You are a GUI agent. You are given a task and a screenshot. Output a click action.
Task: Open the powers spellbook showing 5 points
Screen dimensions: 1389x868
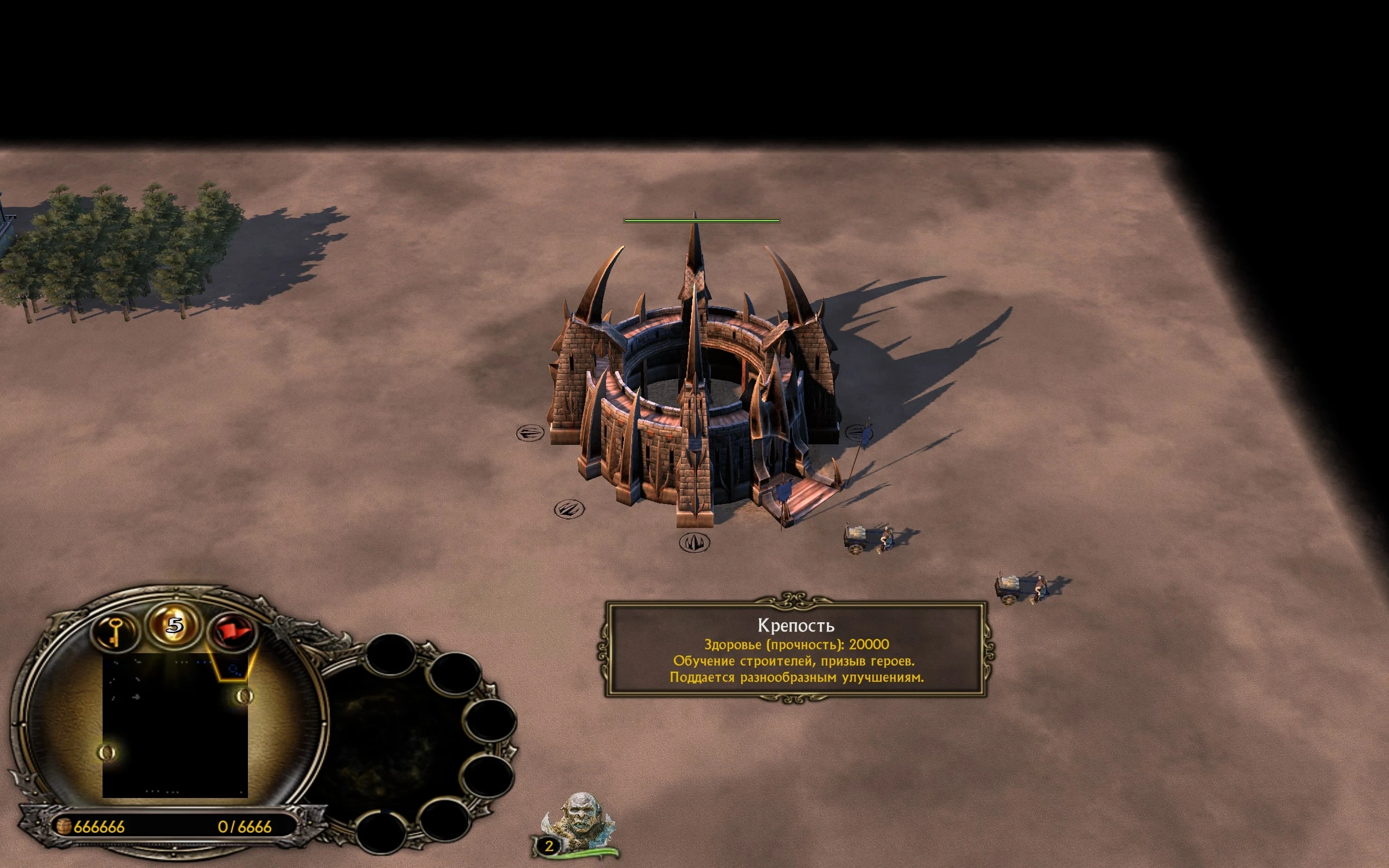pyautogui.click(x=175, y=624)
